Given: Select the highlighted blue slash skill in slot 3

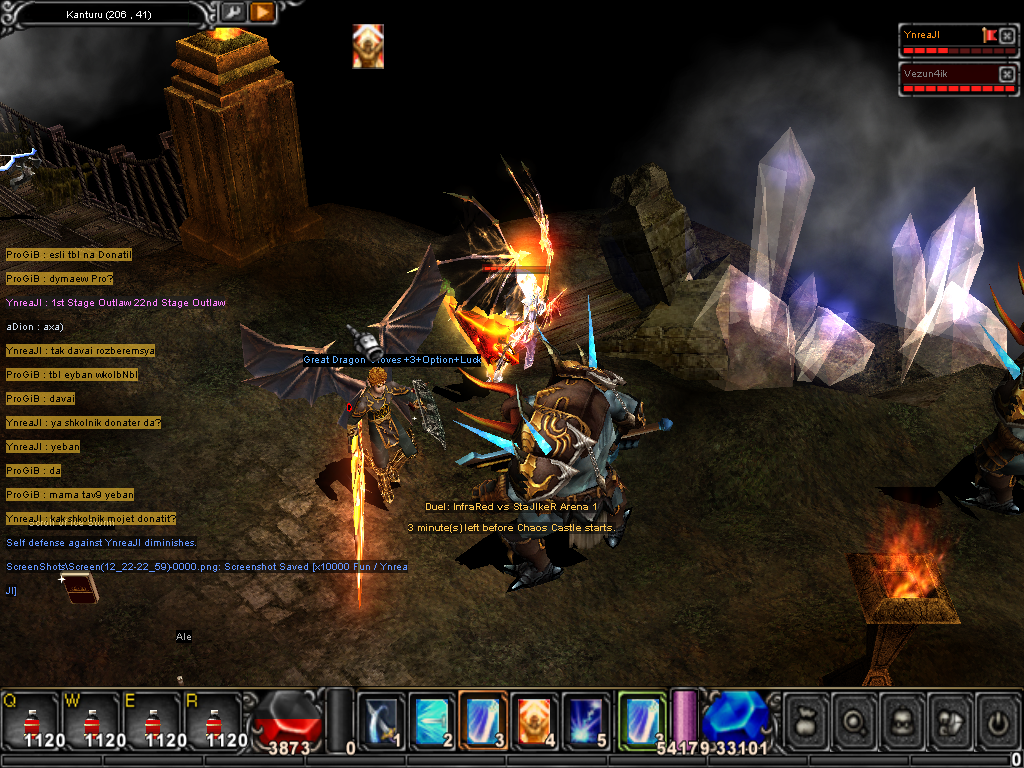Looking at the screenshot, I should coord(485,719).
